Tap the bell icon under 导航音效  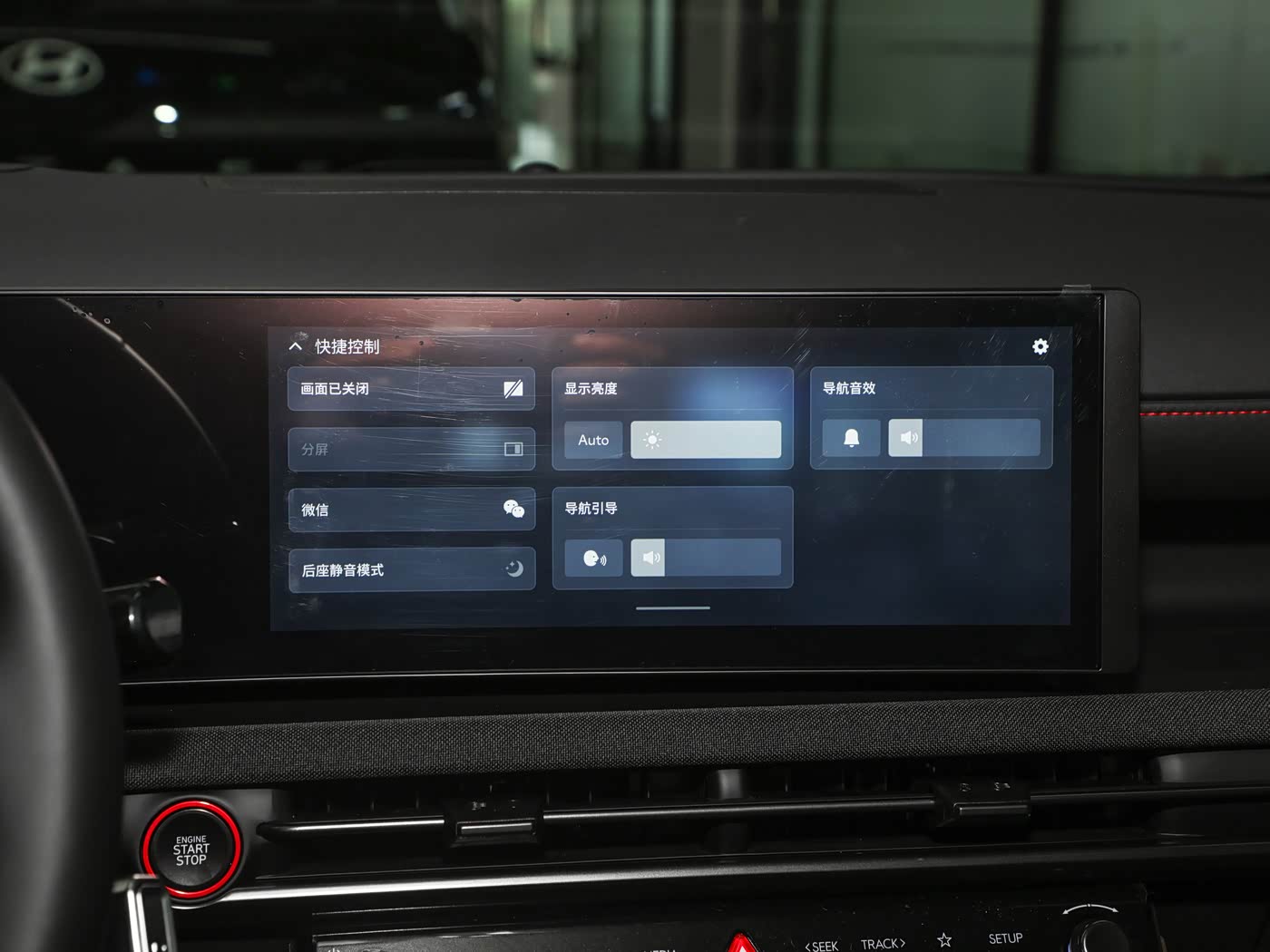tap(851, 438)
